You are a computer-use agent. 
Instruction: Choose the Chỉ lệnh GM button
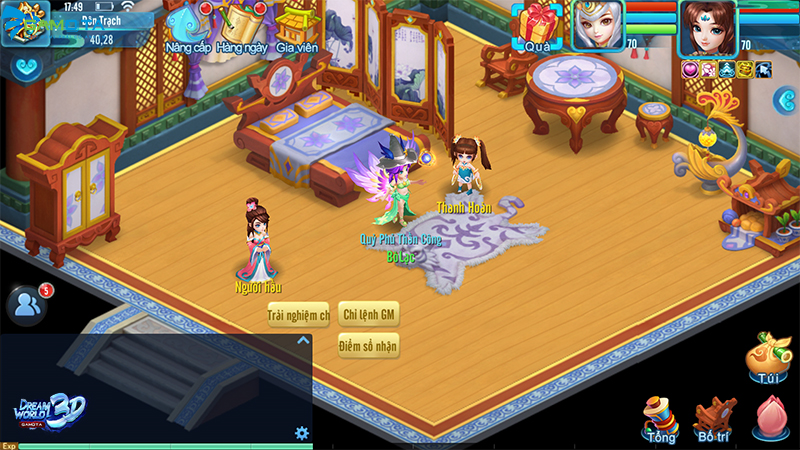click(x=369, y=315)
